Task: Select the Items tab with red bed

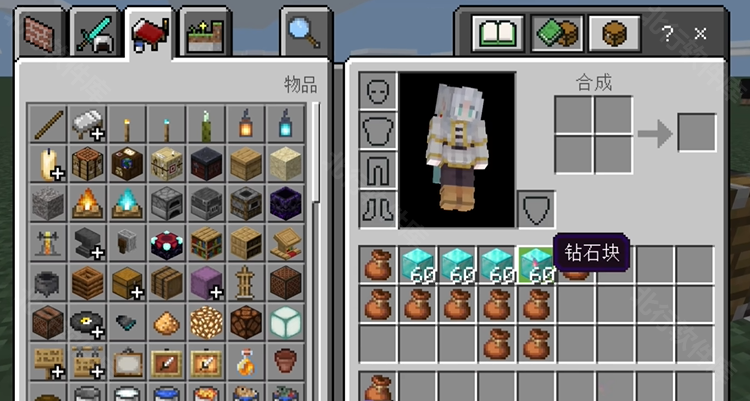Action: (x=150, y=35)
